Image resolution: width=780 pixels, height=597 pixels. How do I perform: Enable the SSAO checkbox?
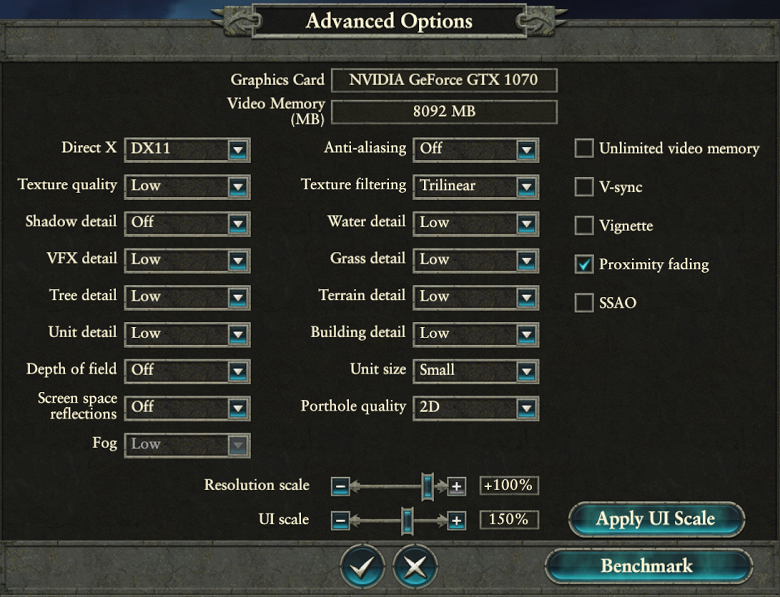pos(584,302)
